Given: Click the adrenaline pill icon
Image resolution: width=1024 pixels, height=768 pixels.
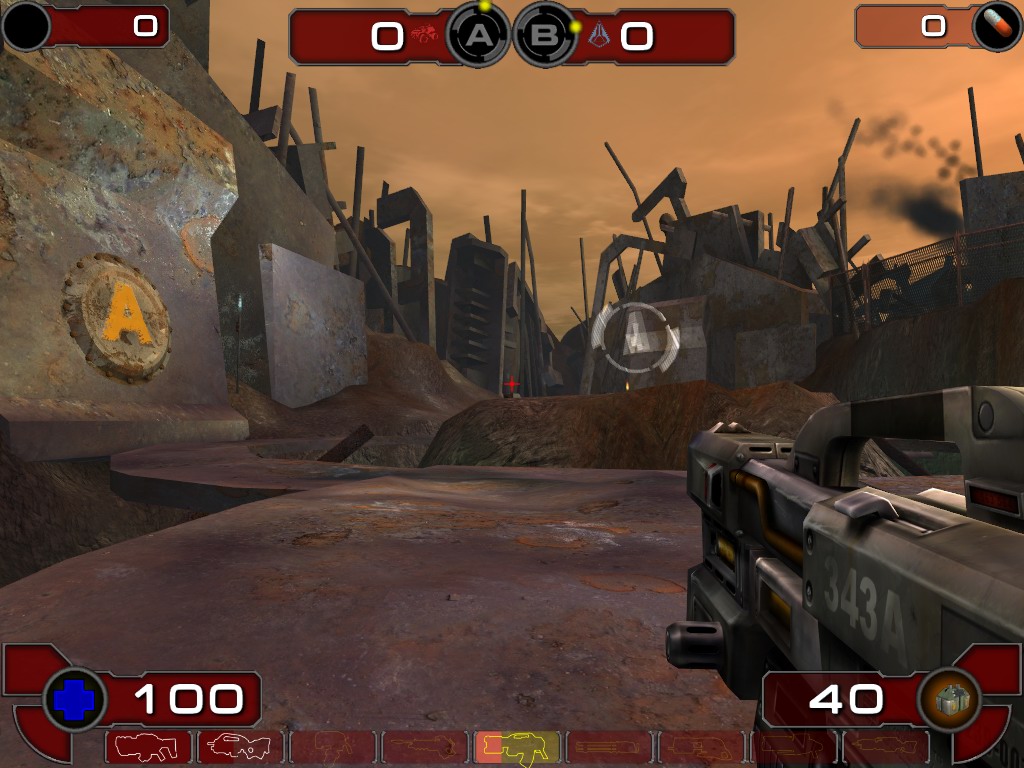Looking at the screenshot, I should pyautogui.click(x=997, y=27).
